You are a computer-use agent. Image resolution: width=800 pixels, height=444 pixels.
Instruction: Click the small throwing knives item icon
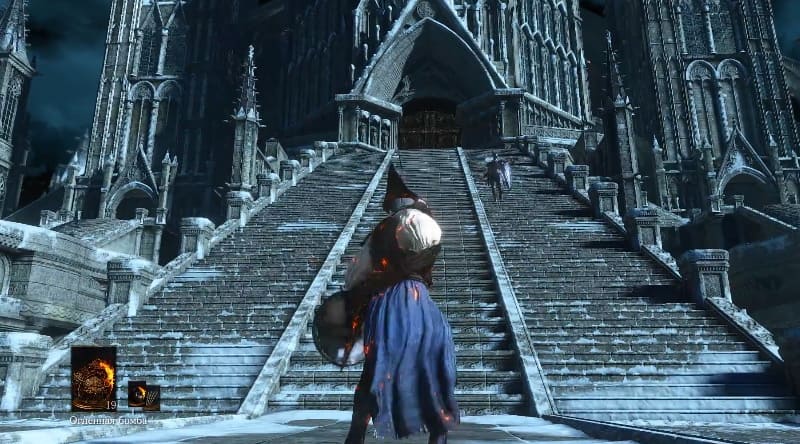(x=152, y=397)
